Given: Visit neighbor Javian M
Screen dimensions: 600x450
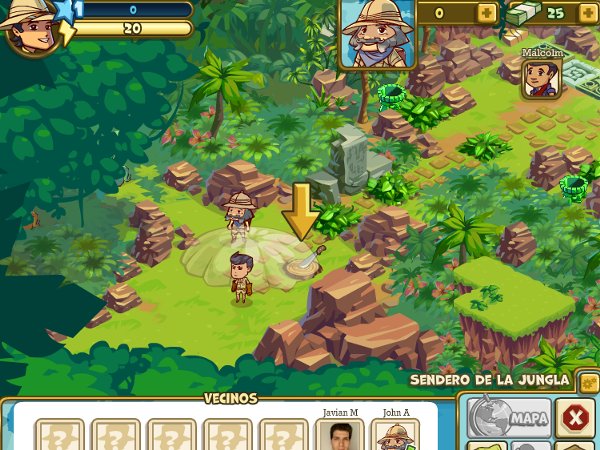Looking at the screenshot, I should click(x=339, y=436).
